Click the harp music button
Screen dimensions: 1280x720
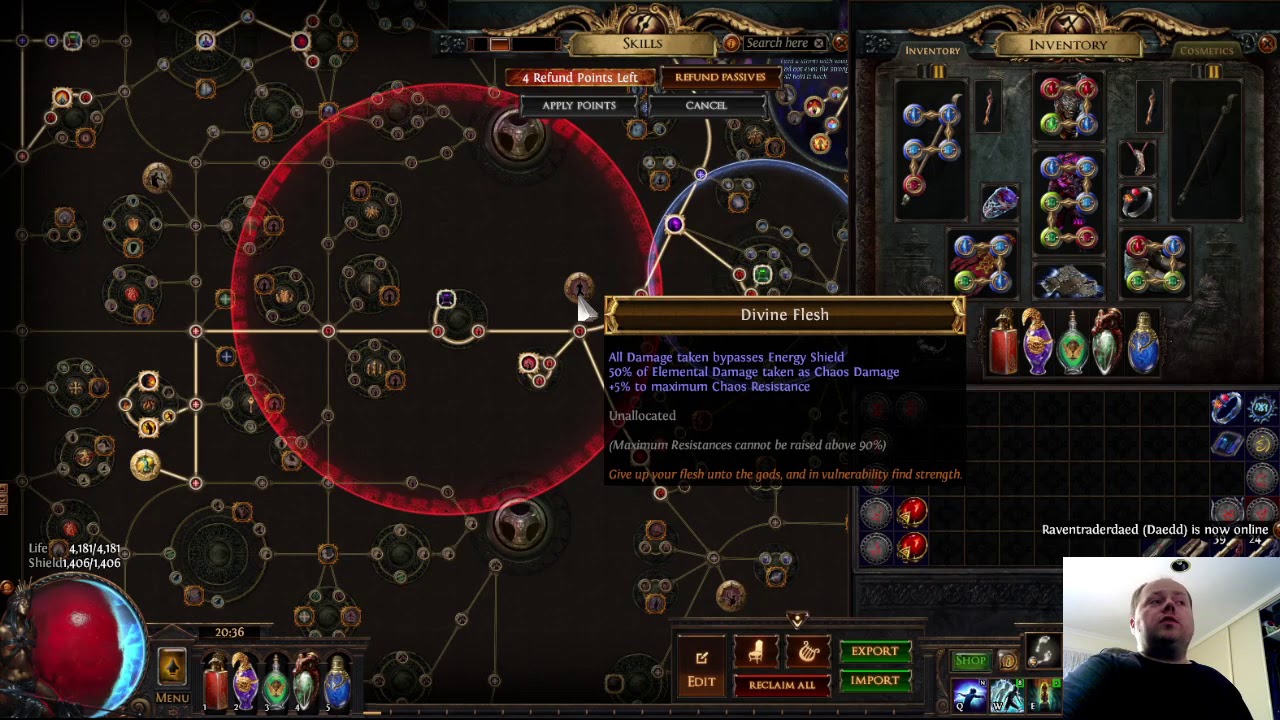[x=808, y=652]
